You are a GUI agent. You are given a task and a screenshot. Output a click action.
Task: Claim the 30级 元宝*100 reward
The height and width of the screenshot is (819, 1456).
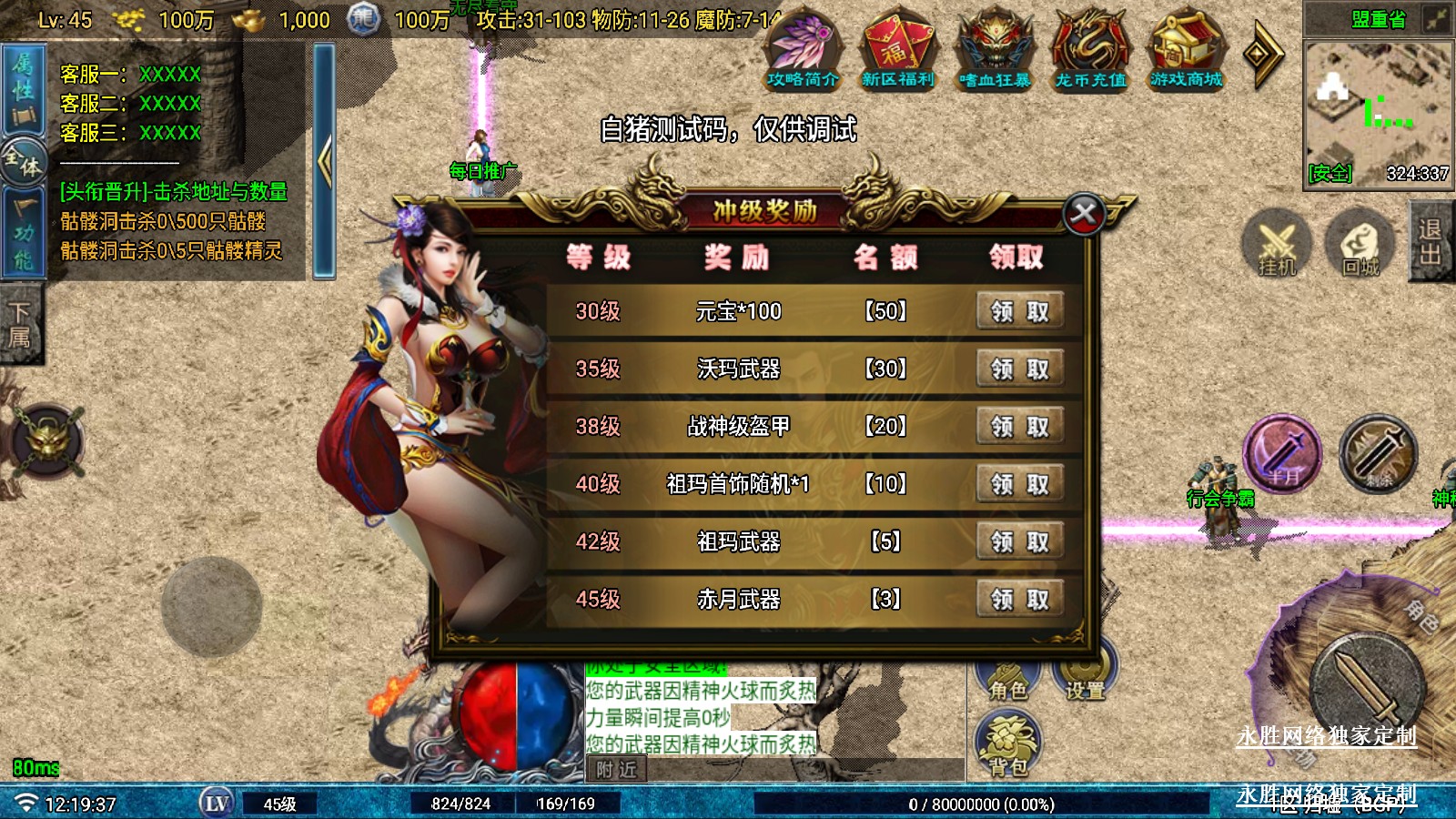[1020, 311]
